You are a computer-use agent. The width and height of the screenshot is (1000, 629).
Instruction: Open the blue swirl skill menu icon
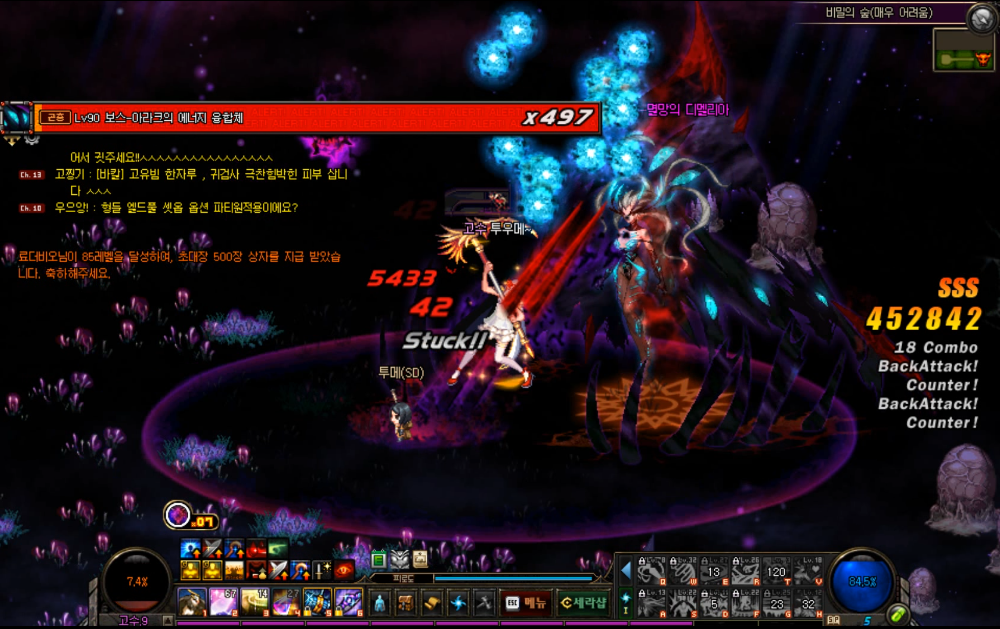[457, 603]
